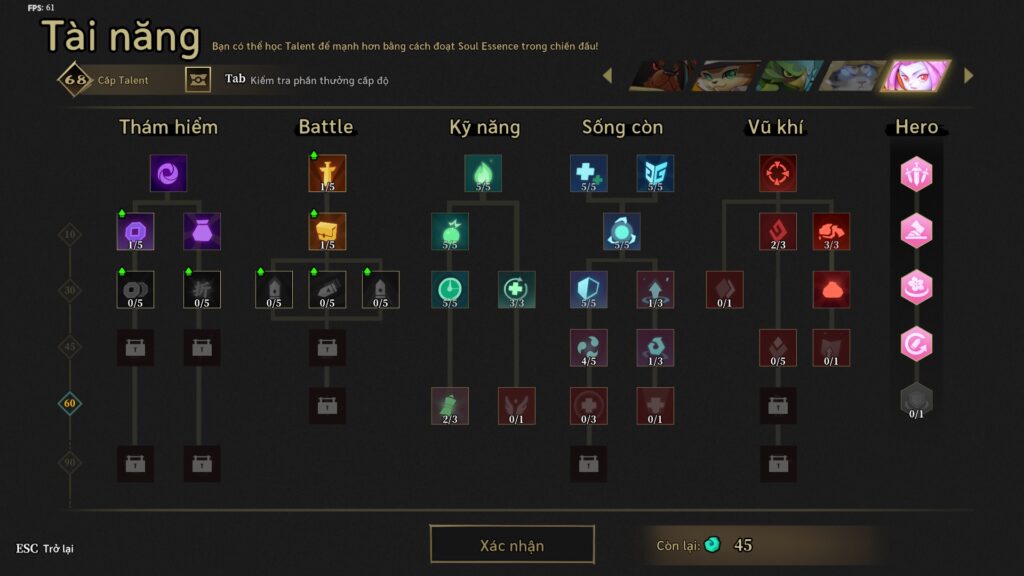Click the red crosshair Vũ khí talent
1024x576 pixels.
point(777,173)
